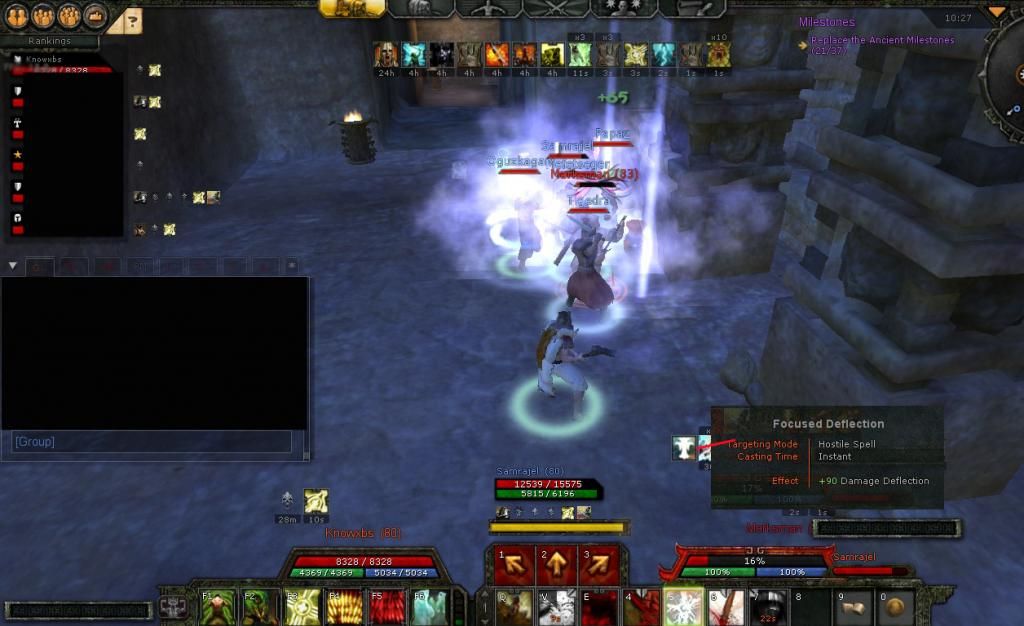Select the up arrow stance button

tap(556, 566)
